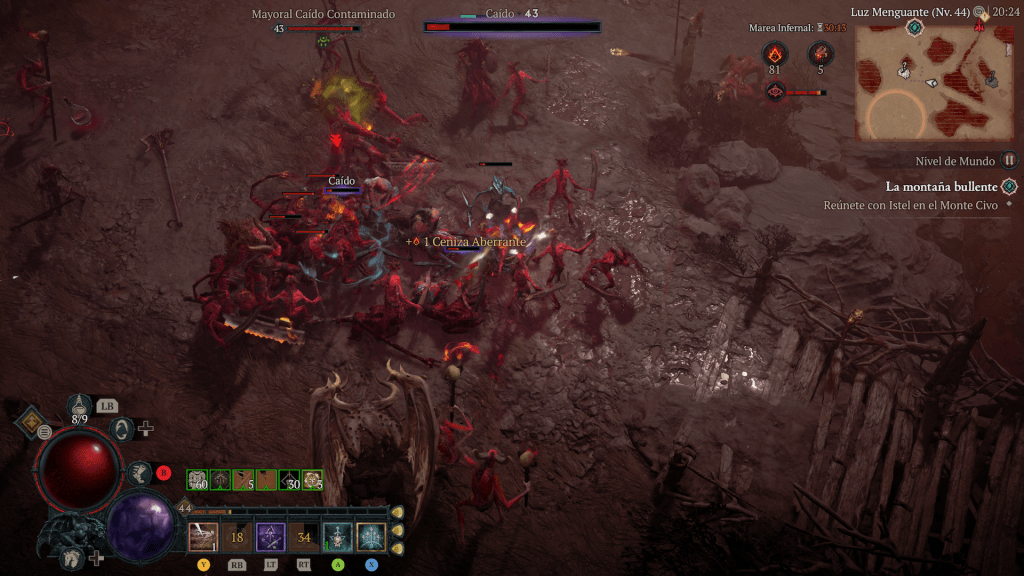The width and height of the screenshot is (1024, 576).
Task: Activate the purple skill icon
Action: click(270, 537)
